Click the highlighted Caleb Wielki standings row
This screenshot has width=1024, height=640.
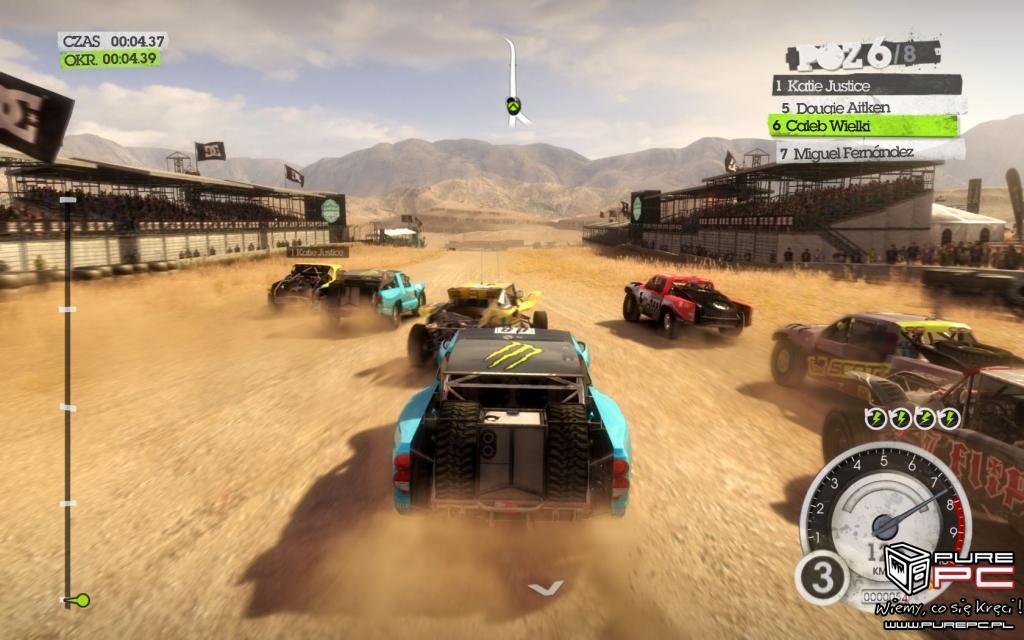862,126
